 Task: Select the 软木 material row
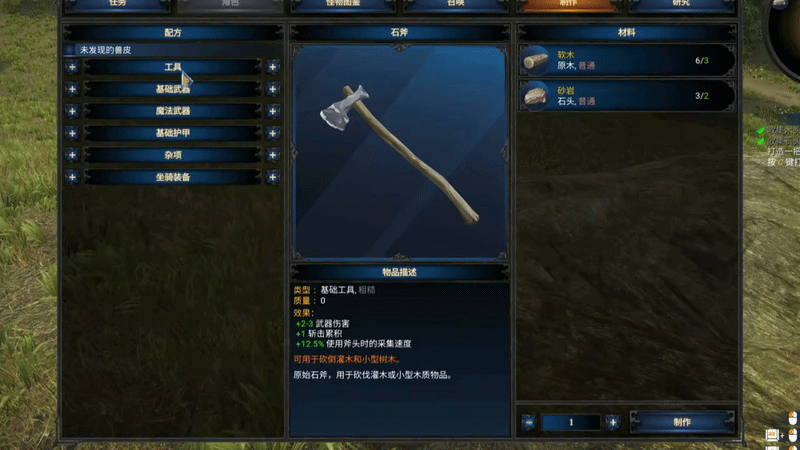(627, 61)
